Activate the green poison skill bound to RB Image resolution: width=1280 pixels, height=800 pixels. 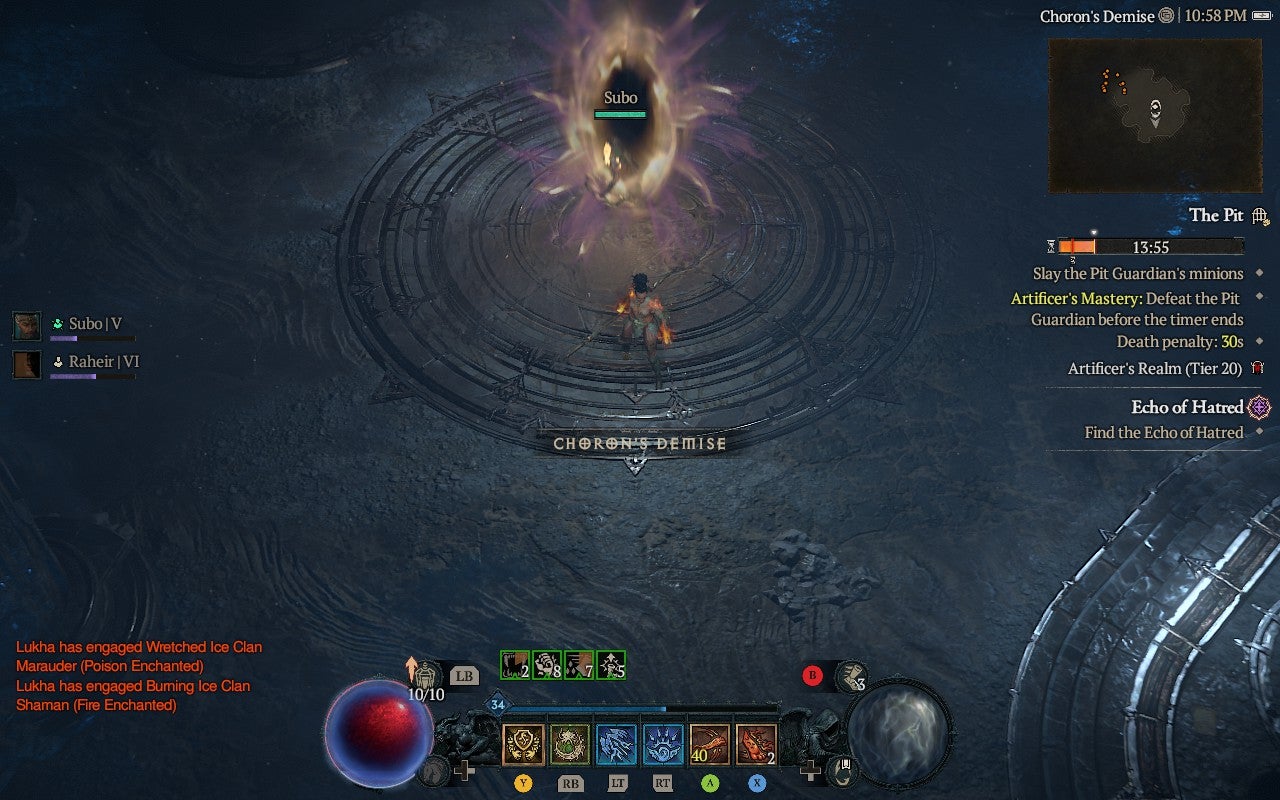(x=569, y=745)
